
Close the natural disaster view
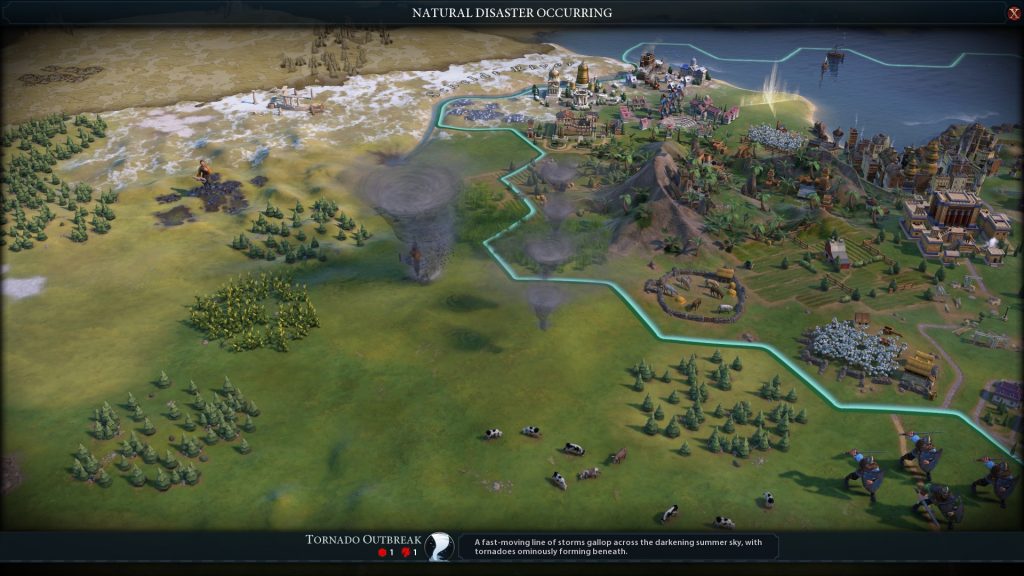pyautogui.click(x=1014, y=13)
